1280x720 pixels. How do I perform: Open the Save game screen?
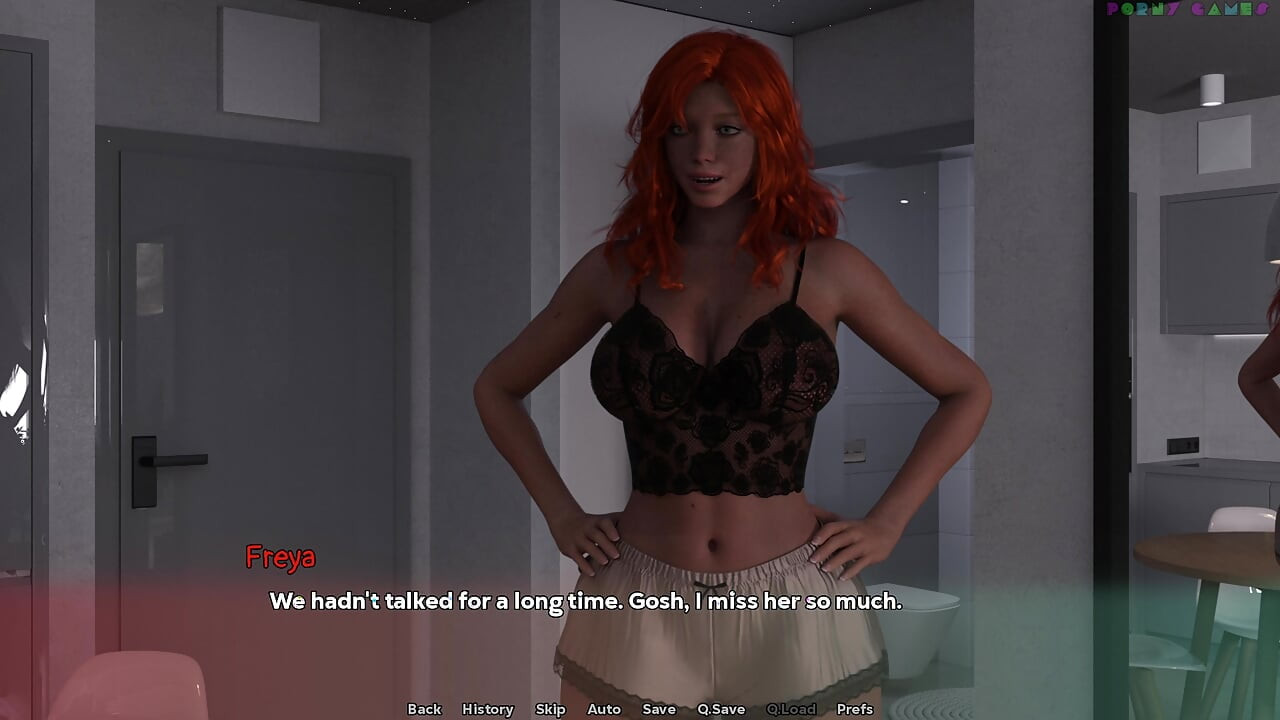[x=659, y=709]
